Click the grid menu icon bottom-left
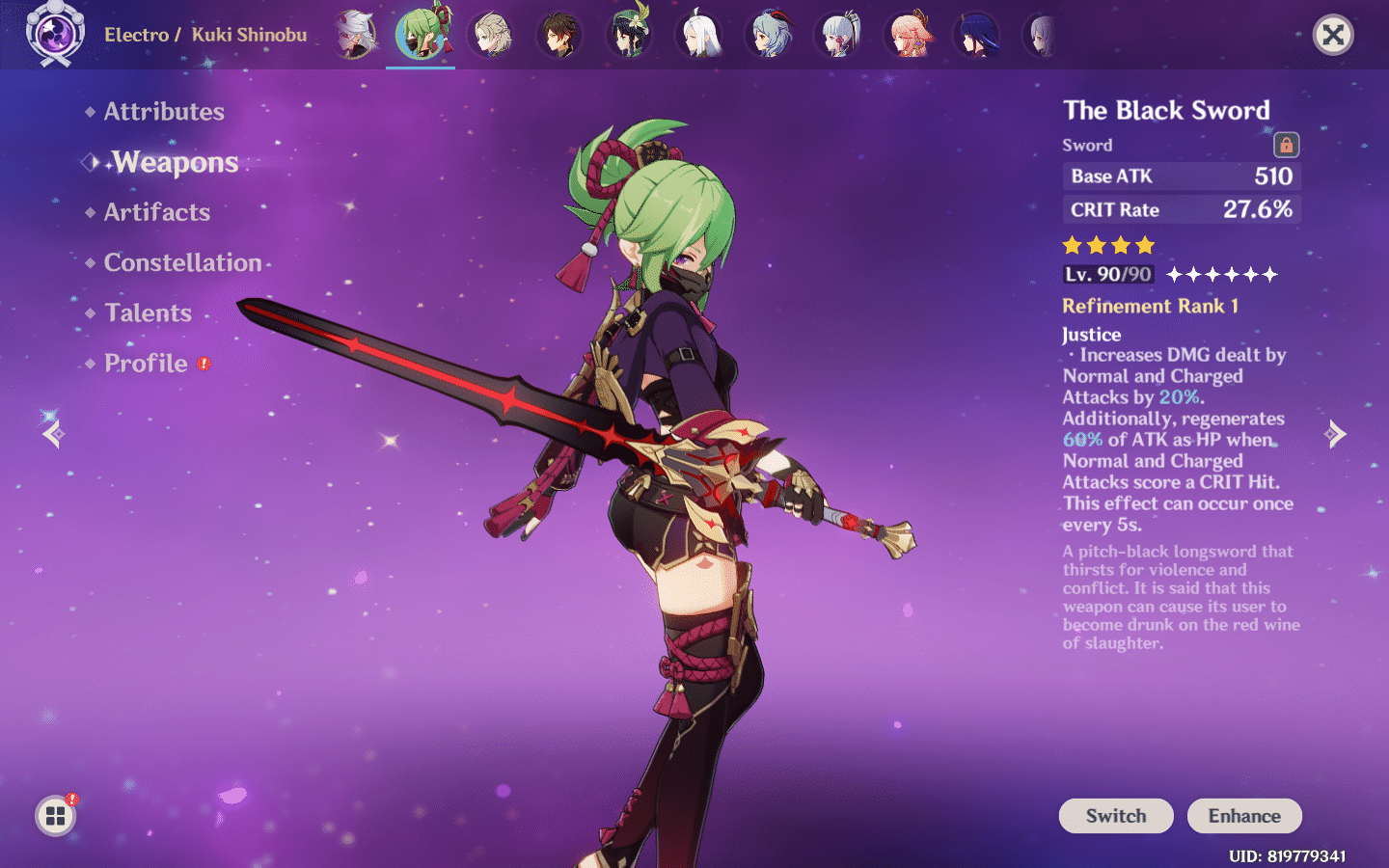Image resolution: width=1389 pixels, height=868 pixels. pos(54,815)
